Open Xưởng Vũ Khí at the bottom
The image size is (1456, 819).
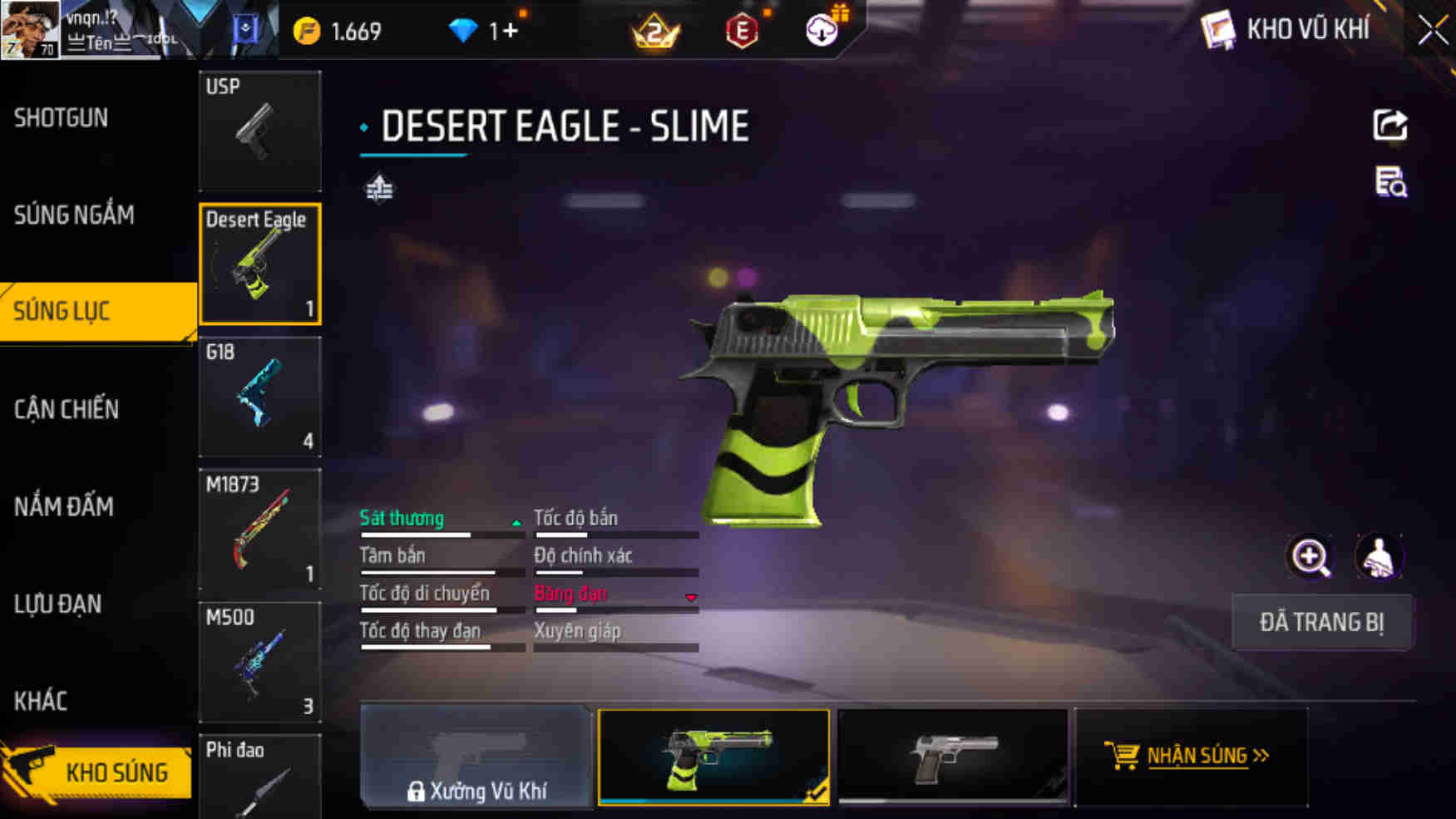pos(476,757)
